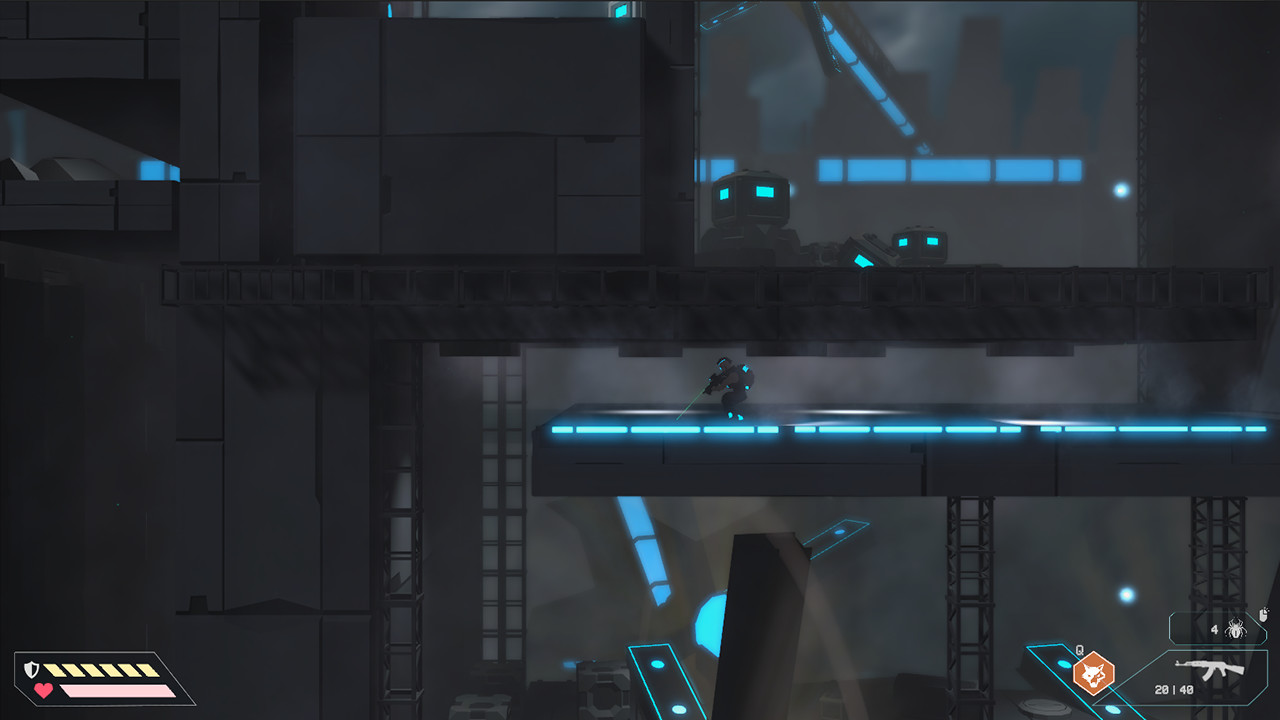The image size is (1280, 720).
Task: Click the AK-47 rifle icon in weapon panel
Action: click(x=1208, y=668)
